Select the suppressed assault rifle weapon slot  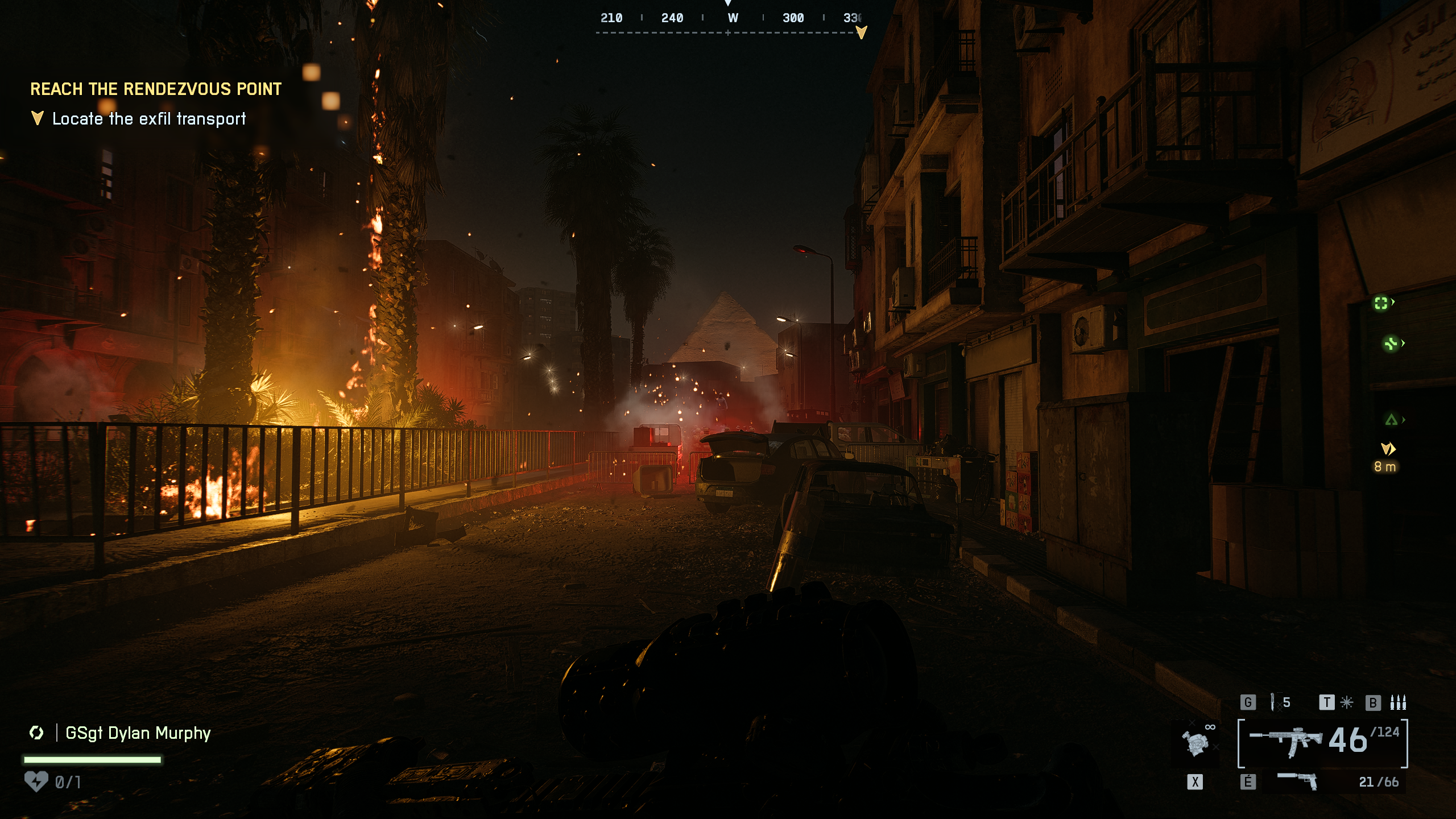click(1287, 741)
